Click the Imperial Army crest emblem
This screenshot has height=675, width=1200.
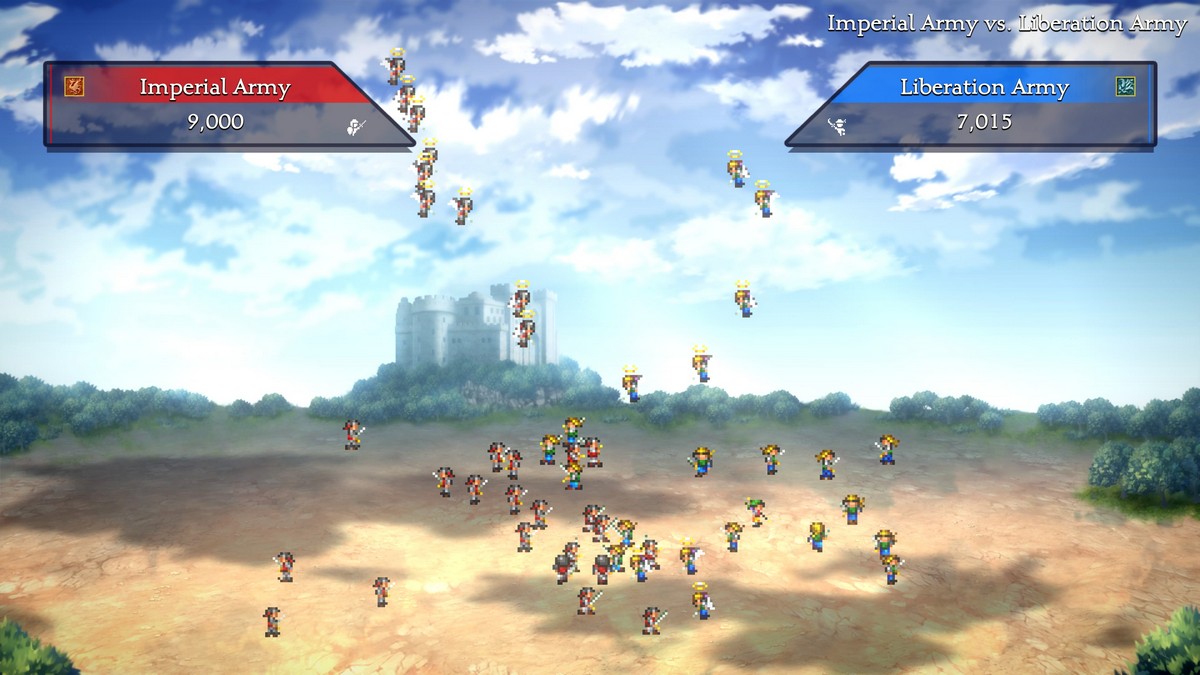point(74,87)
